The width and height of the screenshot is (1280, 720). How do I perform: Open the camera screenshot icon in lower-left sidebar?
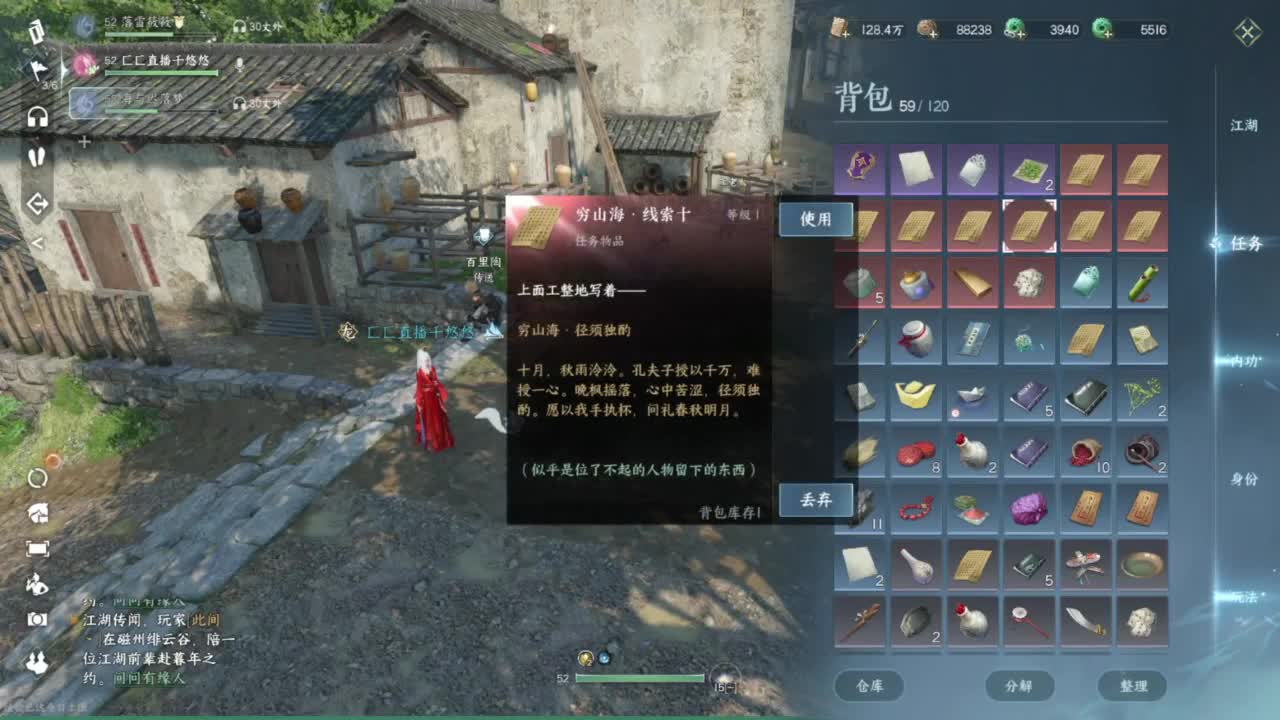(36, 617)
